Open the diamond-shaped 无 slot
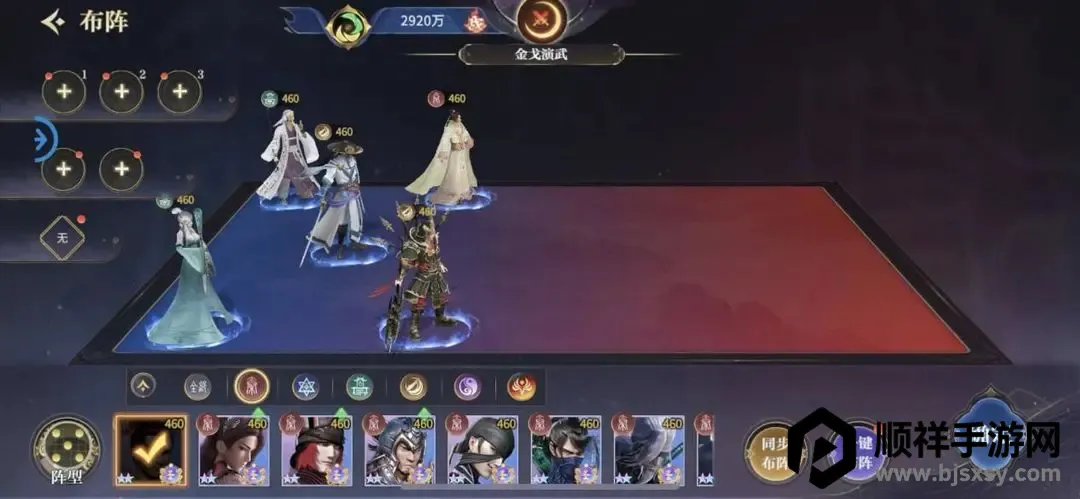 pos(62,238)
